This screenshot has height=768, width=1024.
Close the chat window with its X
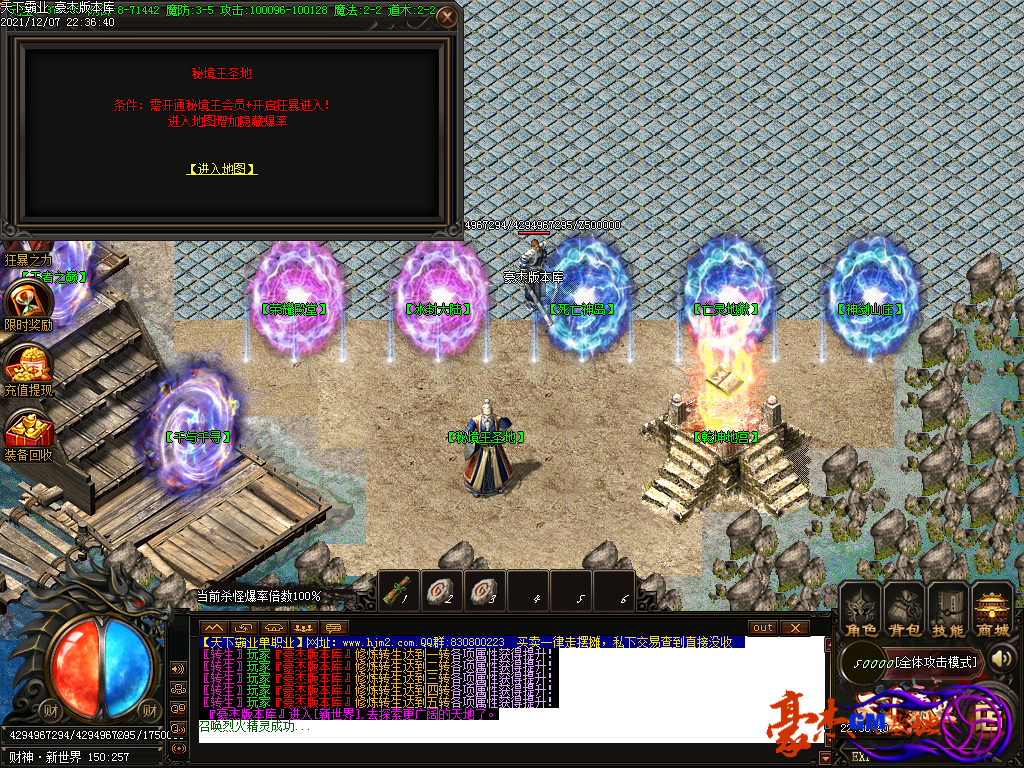pos(795,627)
